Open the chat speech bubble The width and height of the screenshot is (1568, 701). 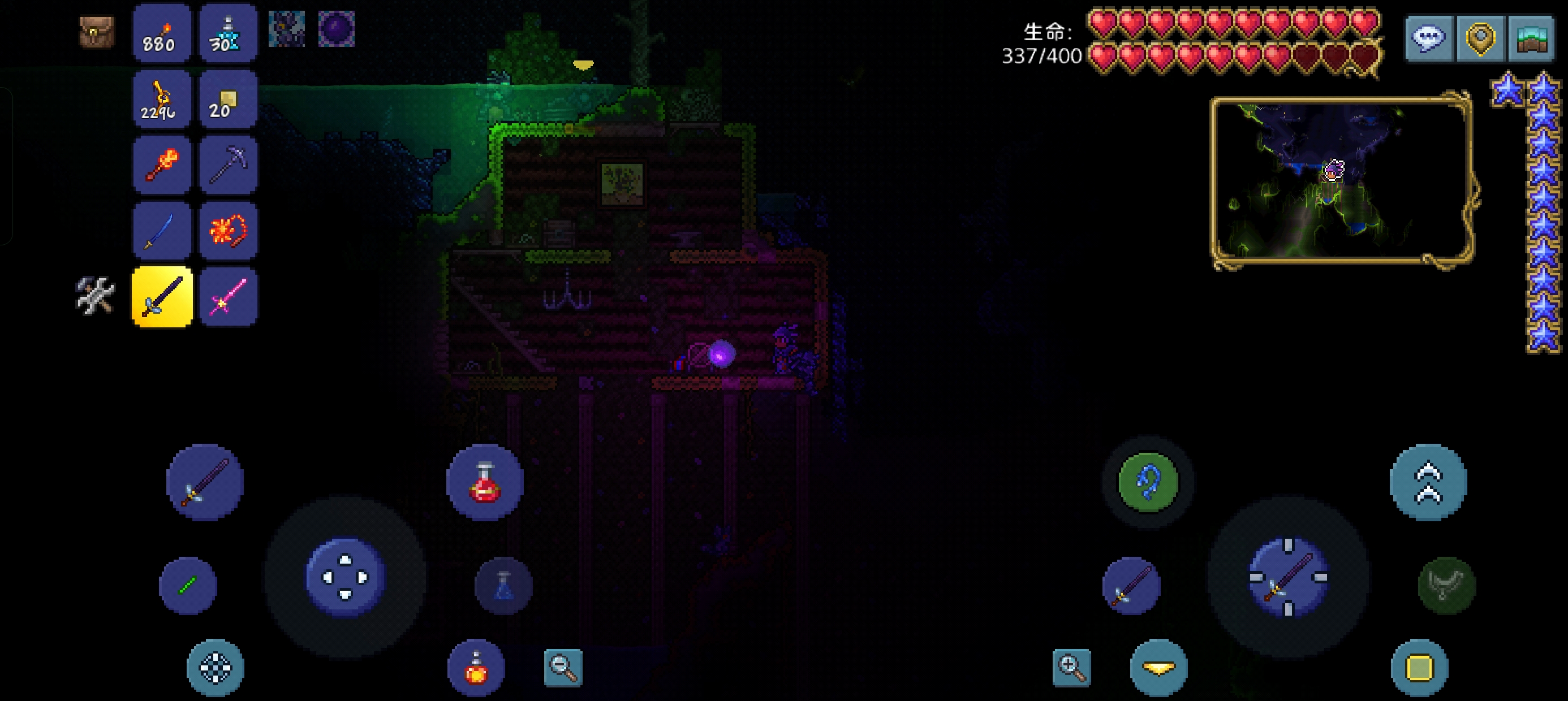pyautogui.click(x=1429, y=38)
